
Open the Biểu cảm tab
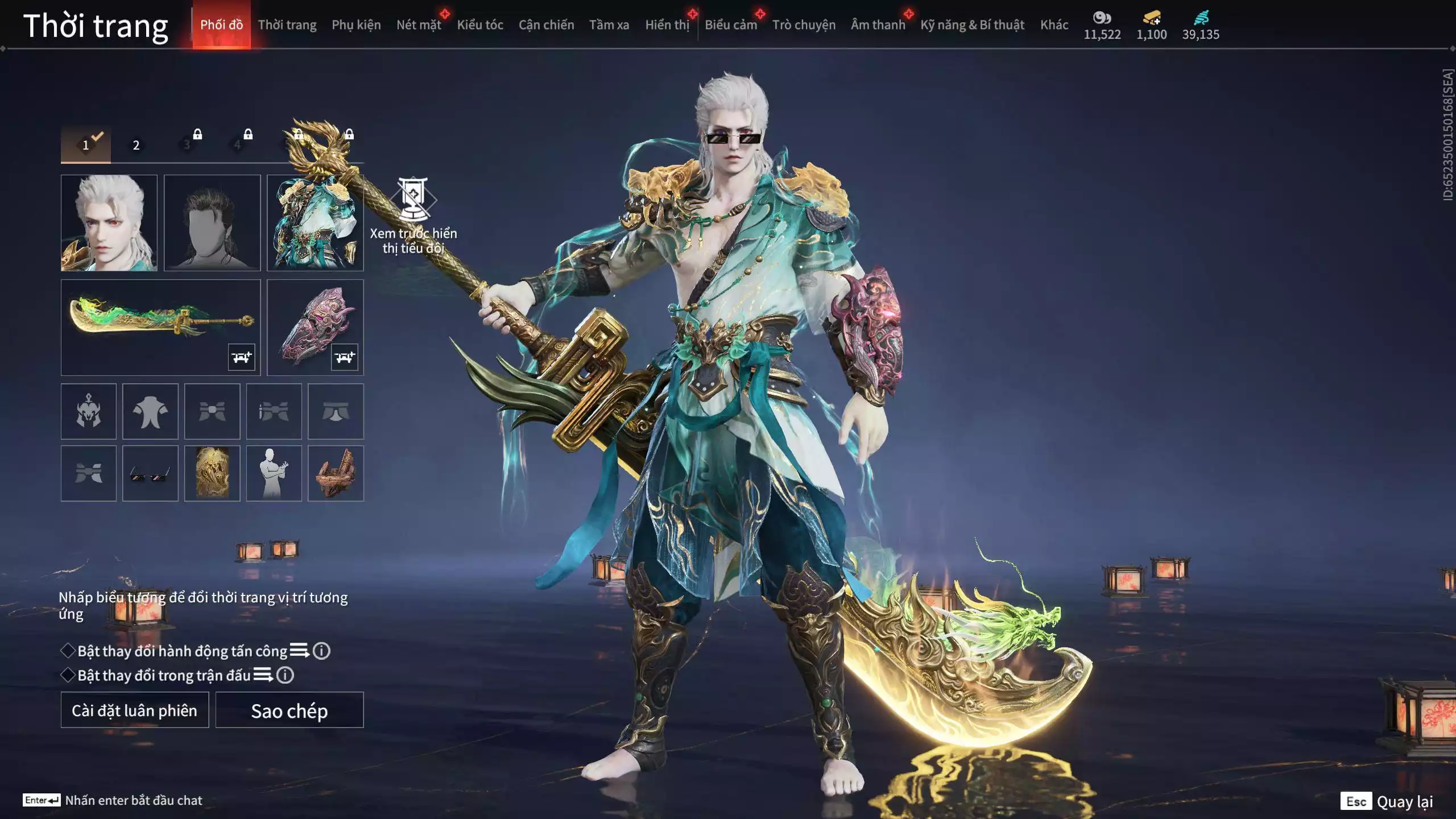pyautogui.click(x=730, y=25)
